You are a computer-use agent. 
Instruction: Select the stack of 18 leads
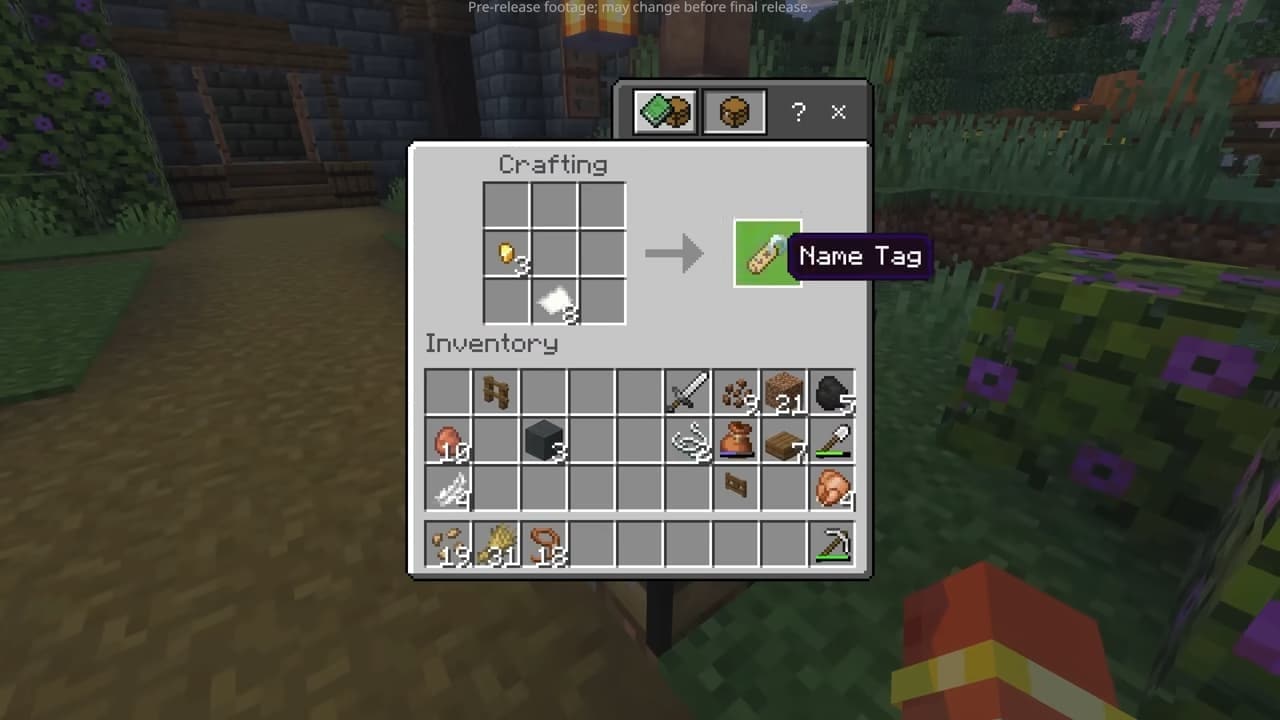tap(543, 545)
